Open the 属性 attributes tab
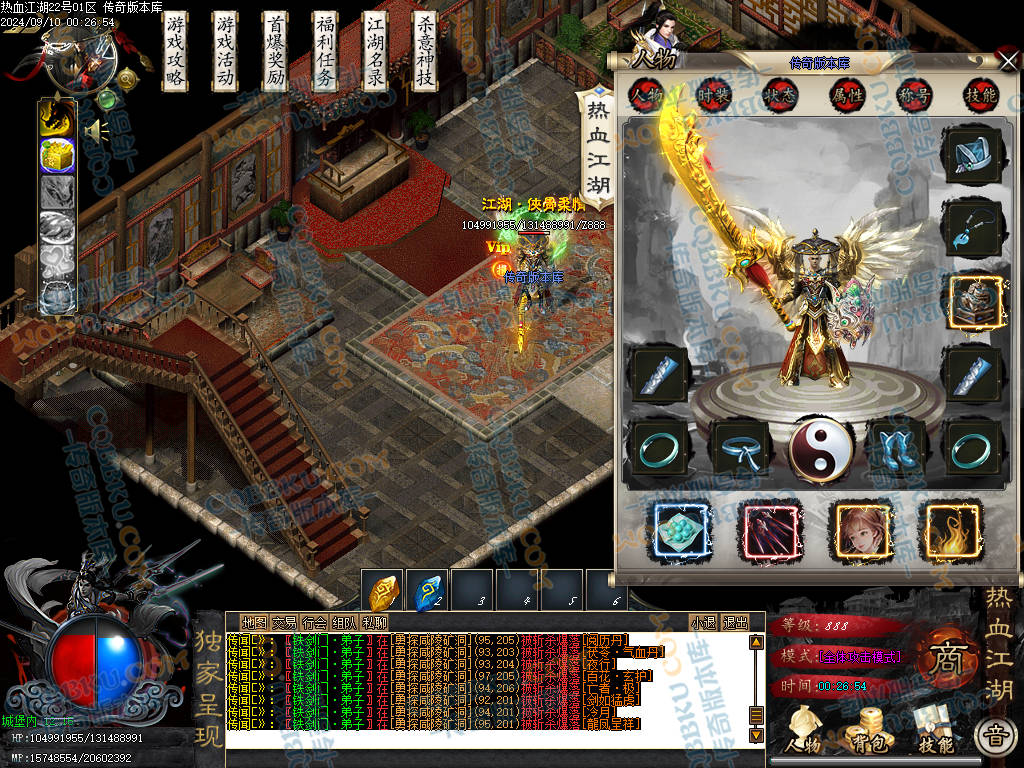 pyautogui.click(x=846, y=95)
